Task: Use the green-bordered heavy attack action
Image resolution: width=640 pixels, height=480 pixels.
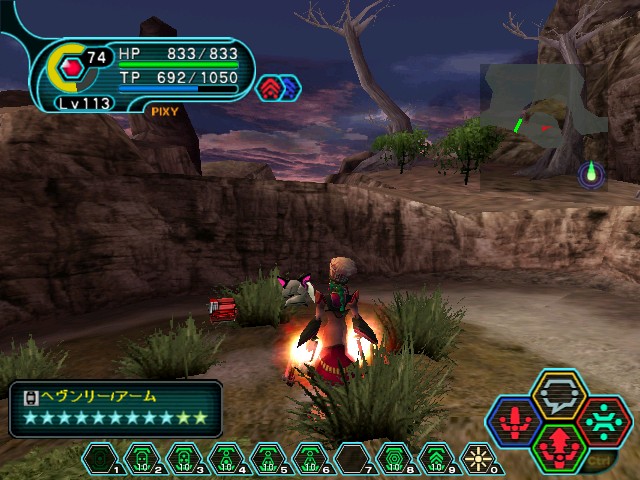Action: pos(559,442)
